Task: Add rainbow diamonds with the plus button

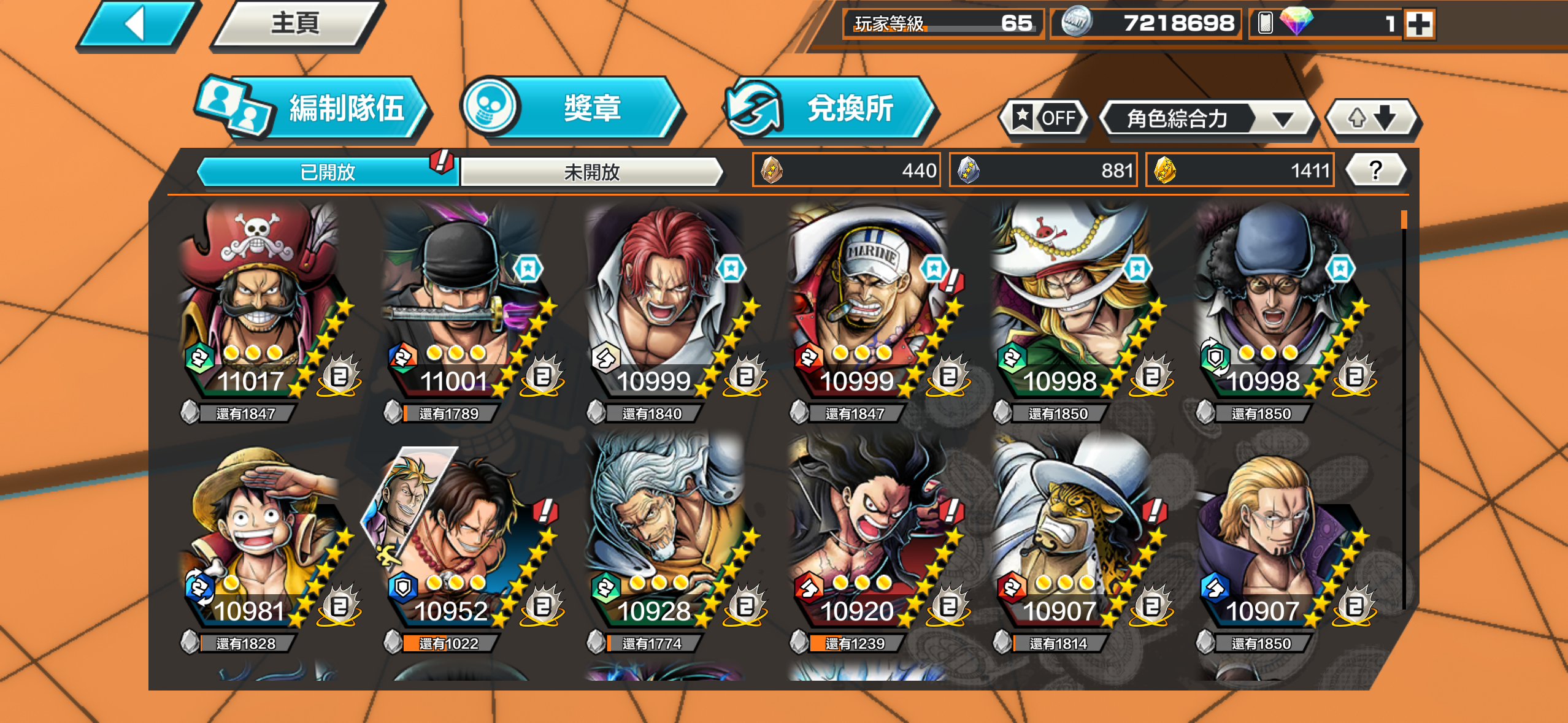Action: [x=1419, y=25]
